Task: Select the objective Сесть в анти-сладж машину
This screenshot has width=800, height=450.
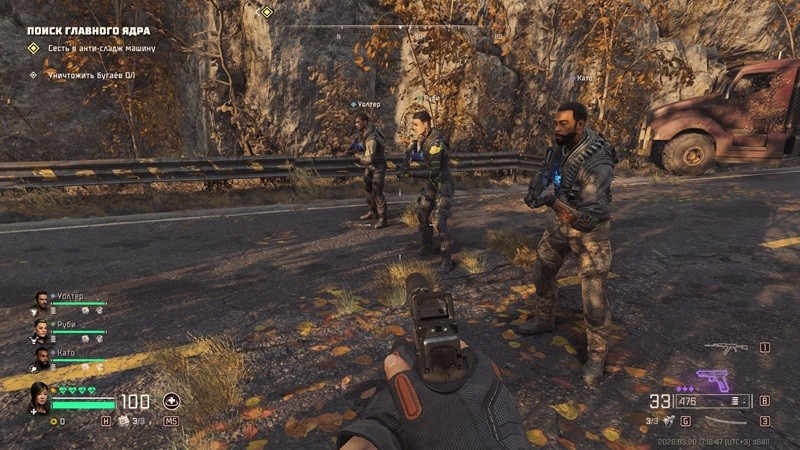Action: 100,48
